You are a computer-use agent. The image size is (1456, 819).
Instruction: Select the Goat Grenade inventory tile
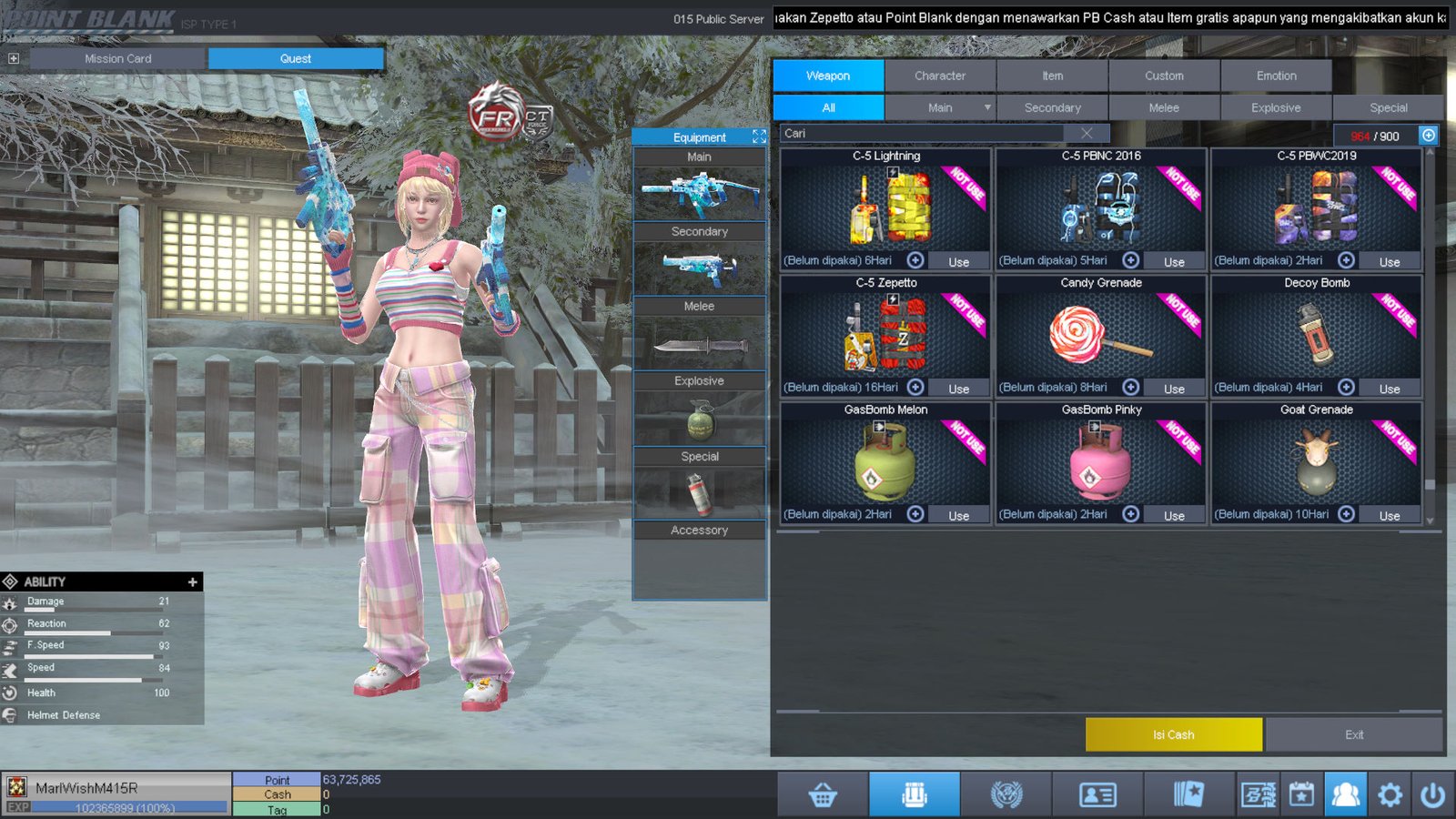1316,460
